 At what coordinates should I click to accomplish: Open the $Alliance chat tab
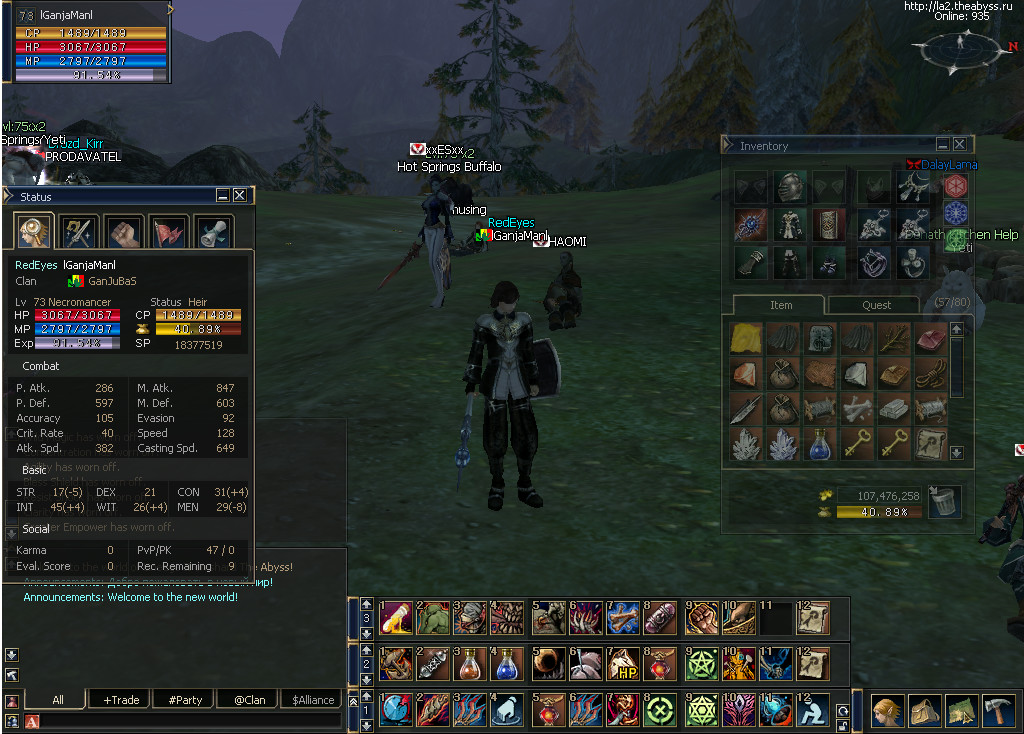[x=313, y=700]
